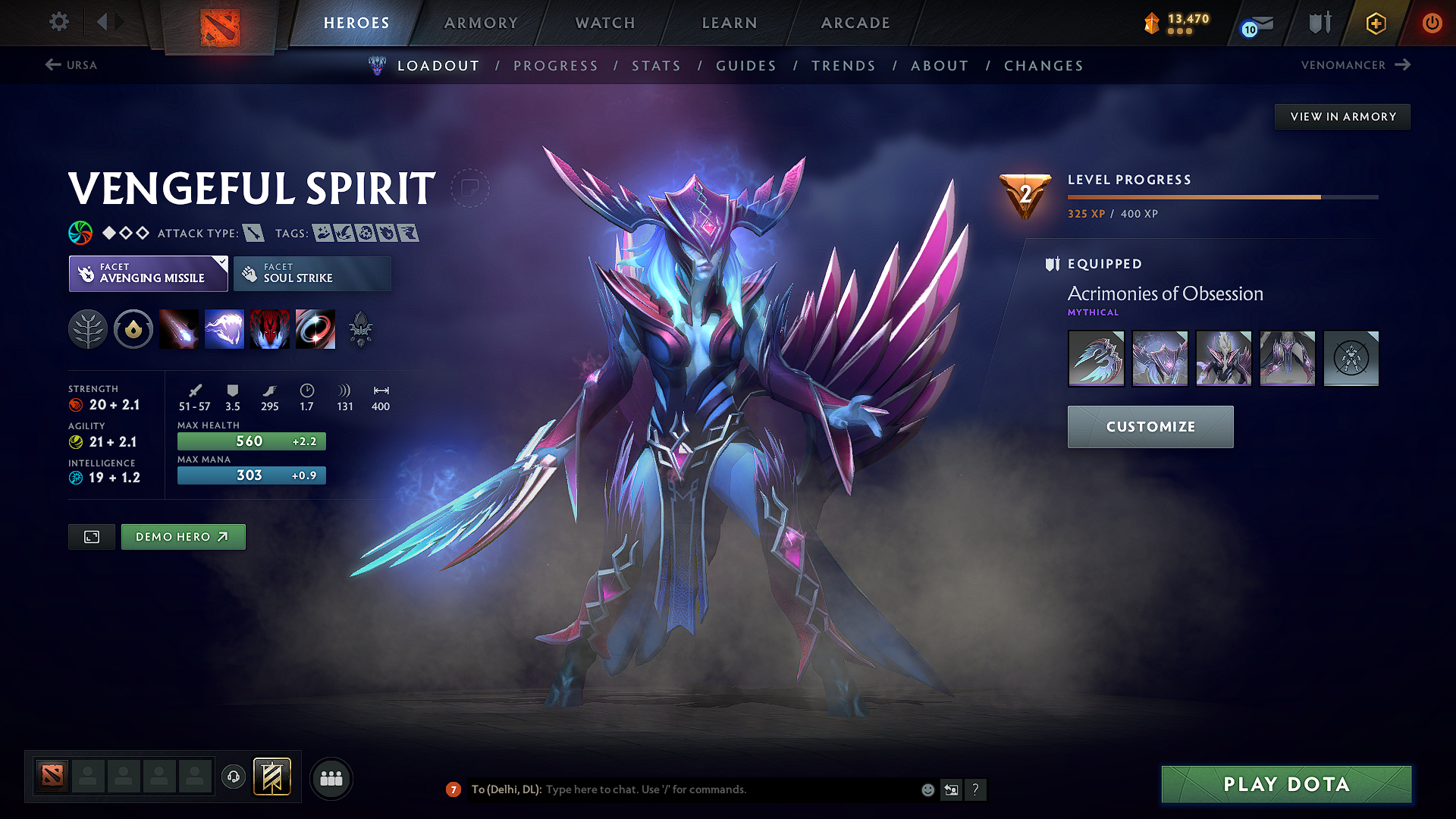Select the first Acrimonies of Obsession item thumbnail

[x=1096, y=358]
